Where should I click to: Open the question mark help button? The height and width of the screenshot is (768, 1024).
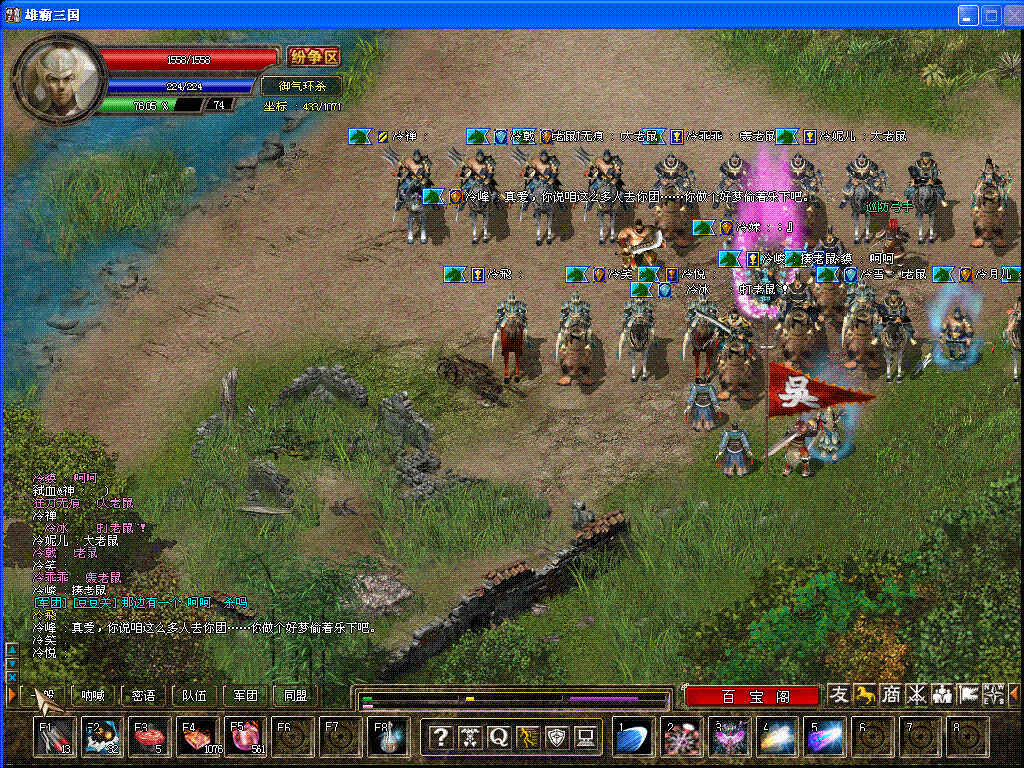point(440,738)
